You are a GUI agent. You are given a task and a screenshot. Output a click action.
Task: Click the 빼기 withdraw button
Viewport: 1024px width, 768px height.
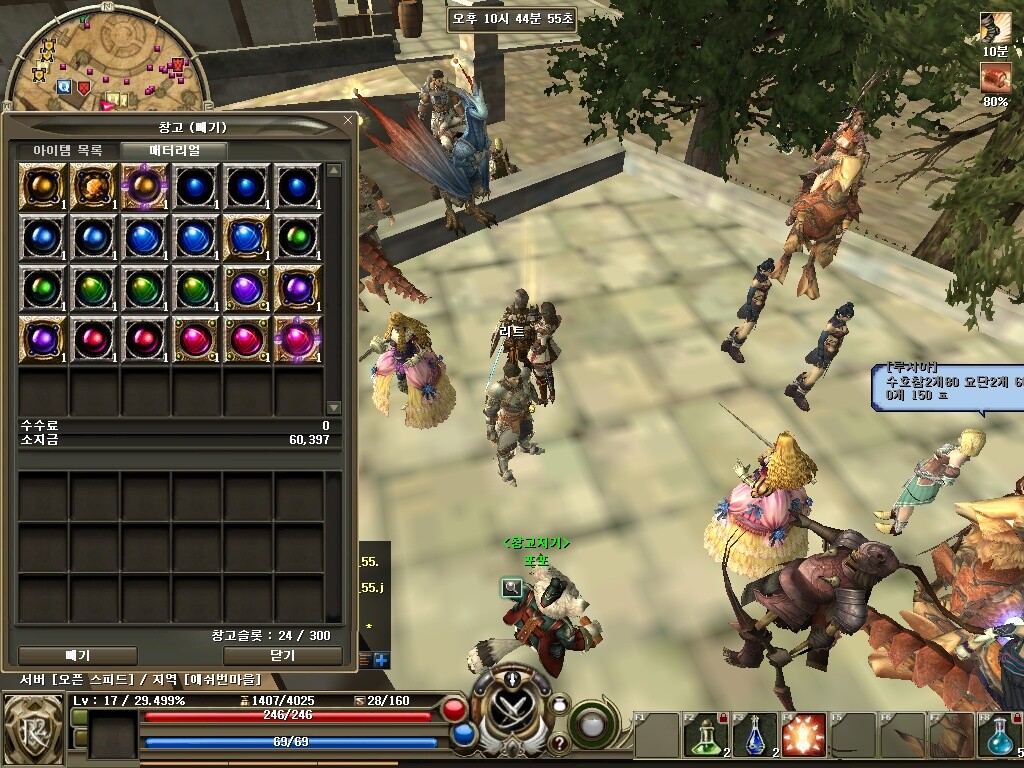point(77,656)
